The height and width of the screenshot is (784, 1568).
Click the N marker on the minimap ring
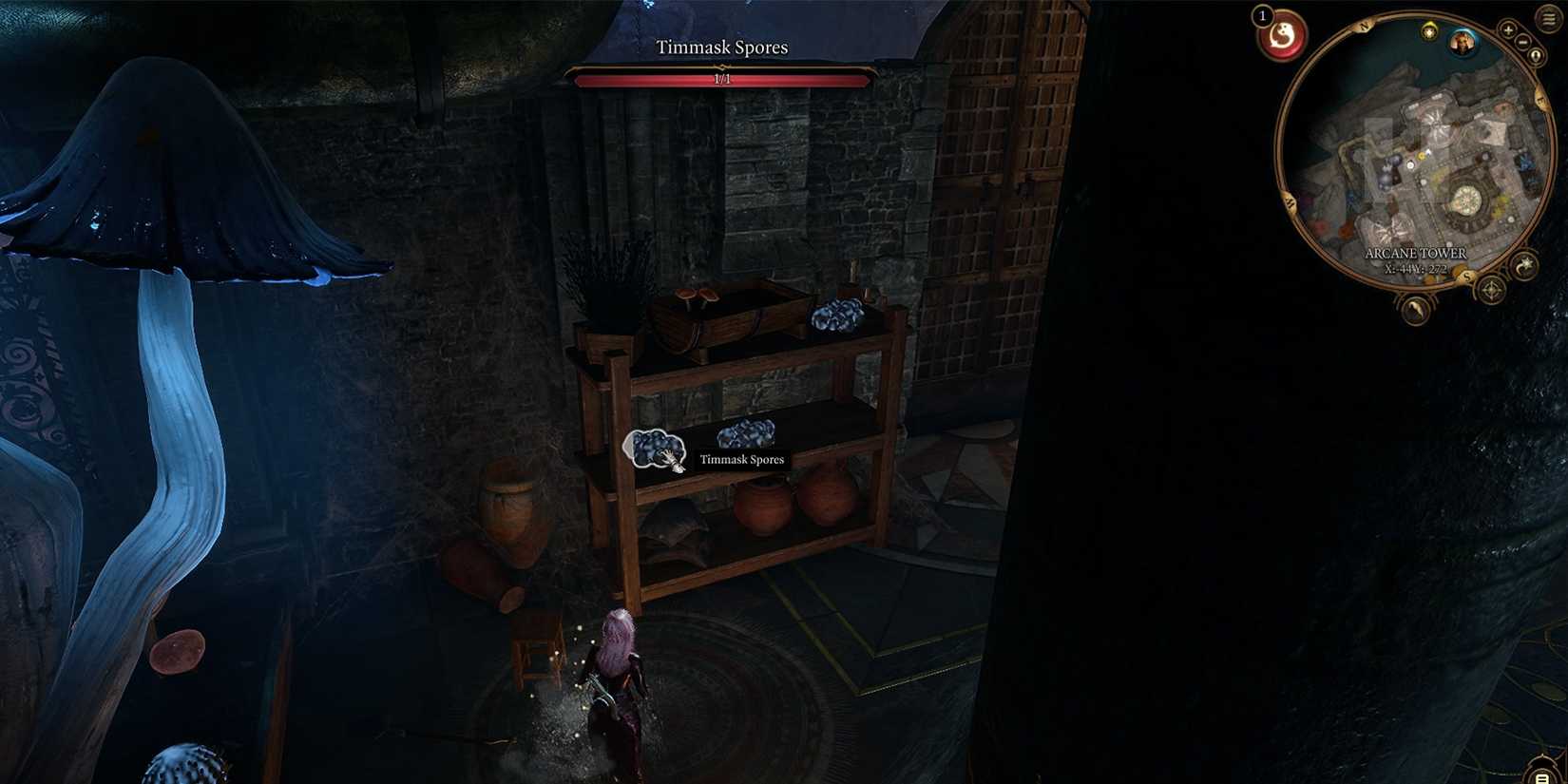[x=1364, y=25]
